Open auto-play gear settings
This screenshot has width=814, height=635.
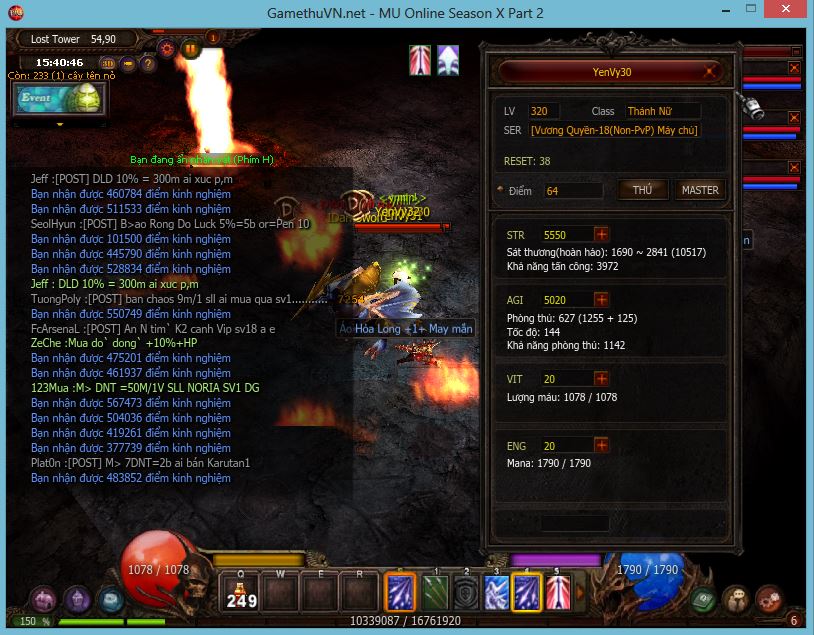[166, 48]
